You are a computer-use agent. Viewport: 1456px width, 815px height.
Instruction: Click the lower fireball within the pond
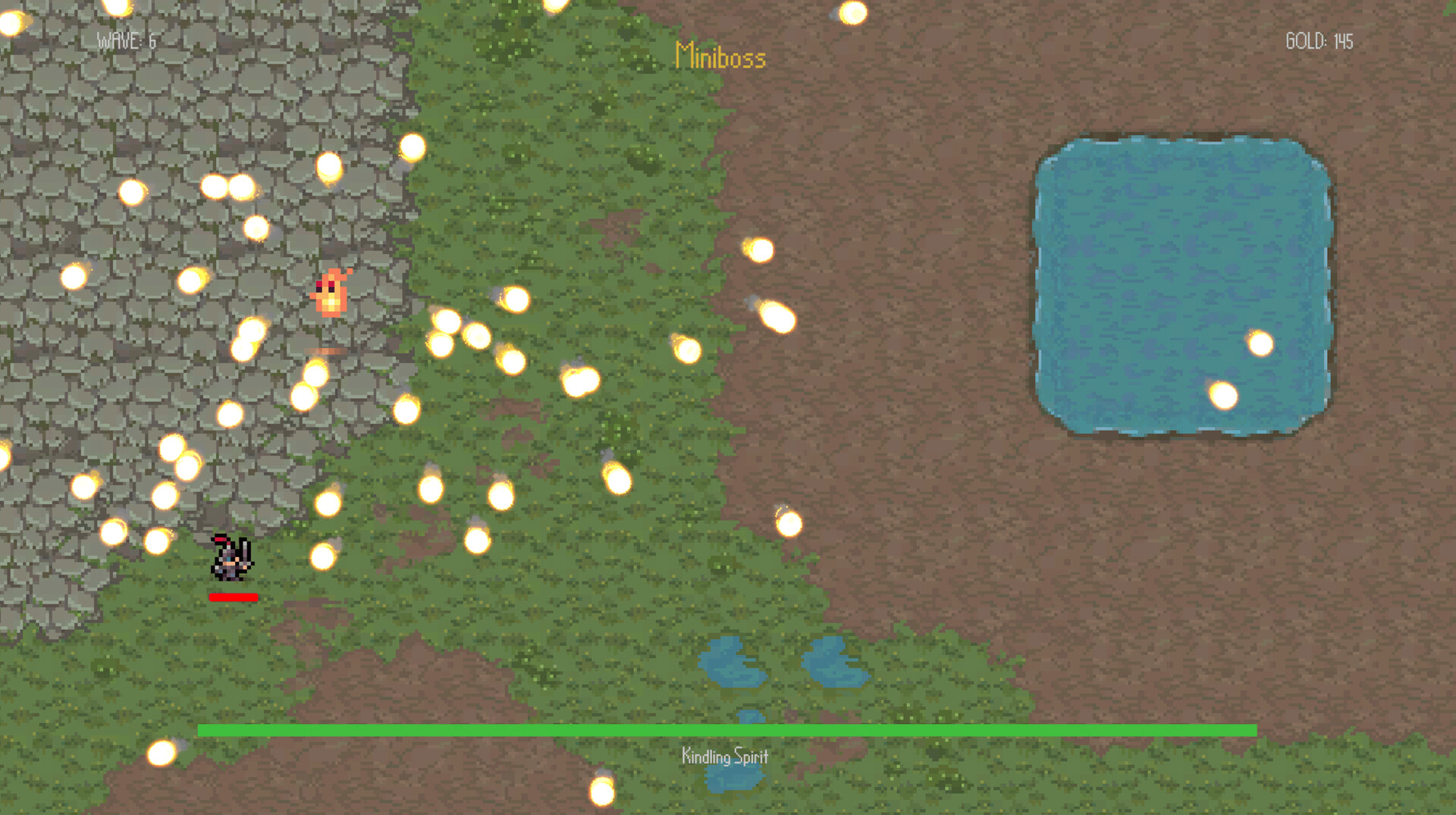(1222, 397)
